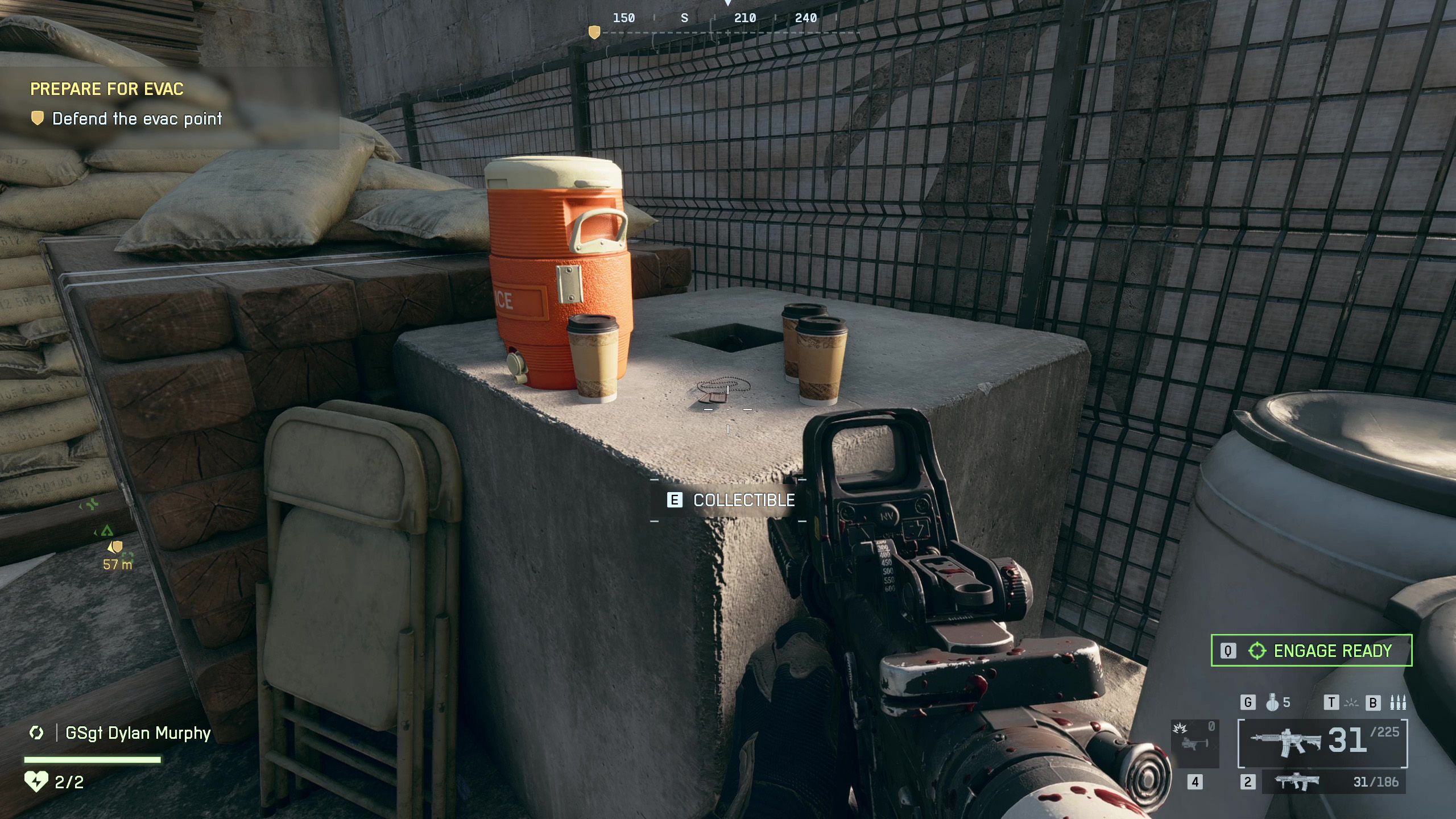Screen dimensions: 1456x819
Task: Click the heart revive charges icon
Action: 36,782
